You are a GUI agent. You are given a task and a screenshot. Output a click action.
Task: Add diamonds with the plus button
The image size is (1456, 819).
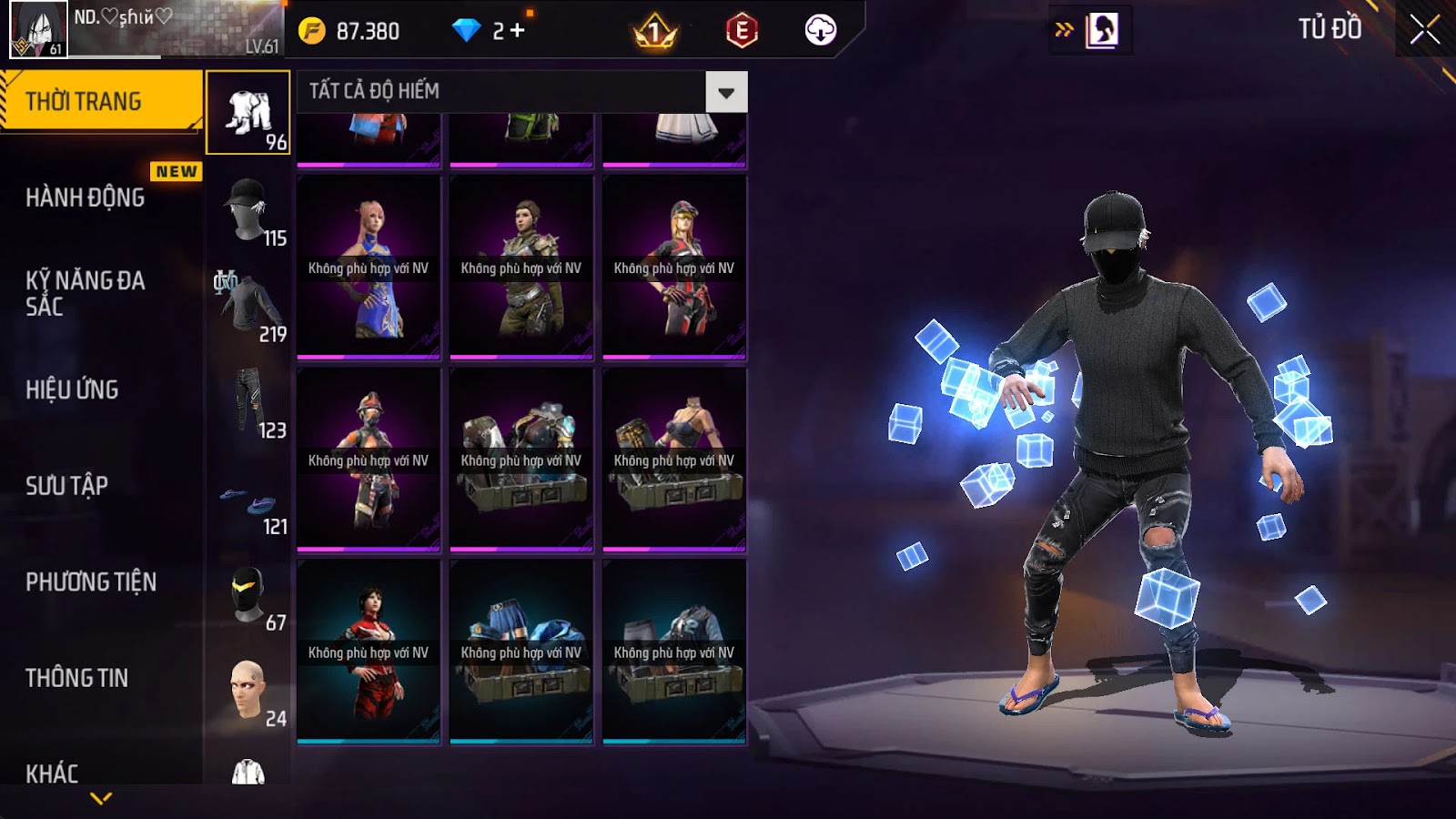point(518,31)
